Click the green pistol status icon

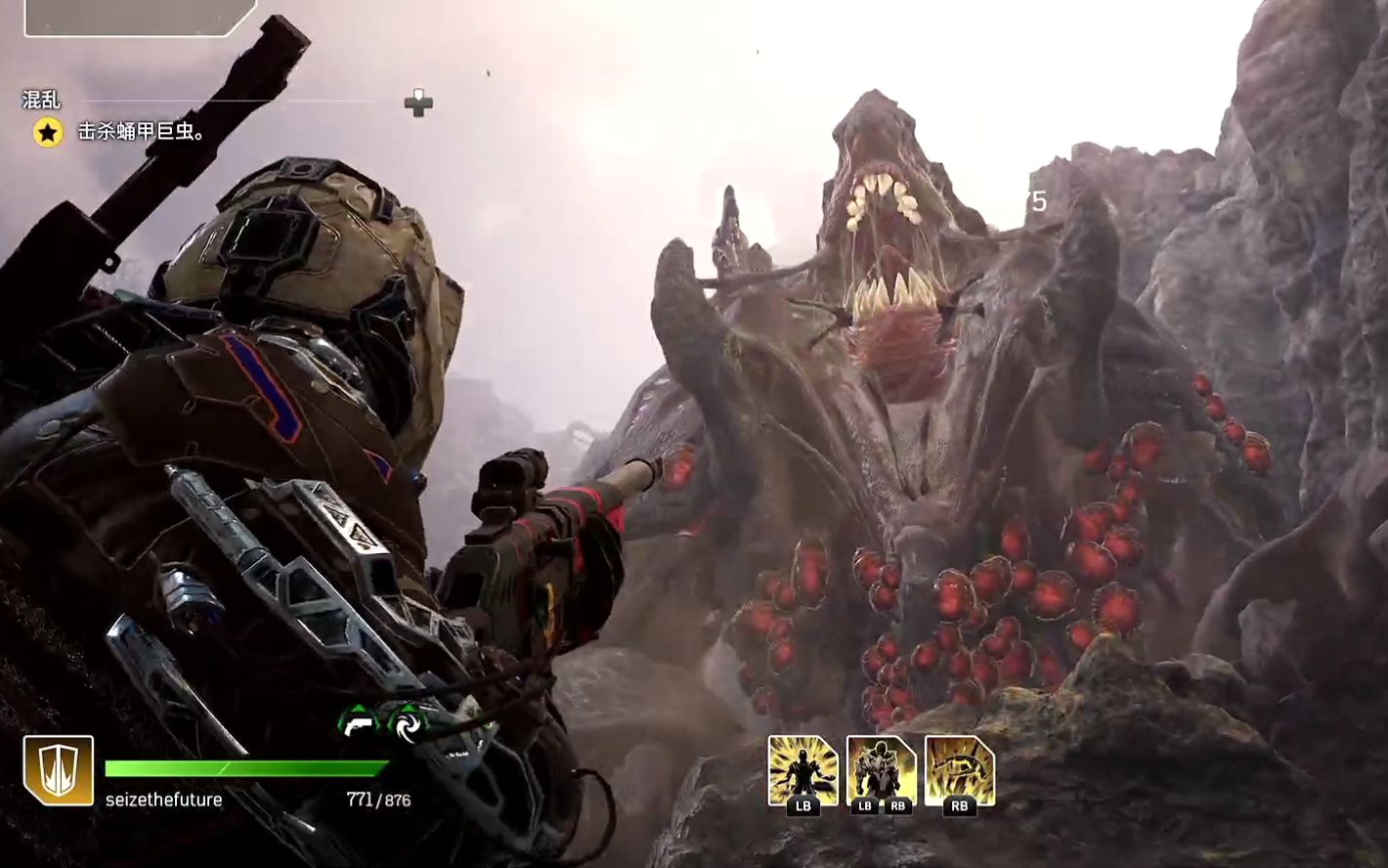tap(358, 722)
